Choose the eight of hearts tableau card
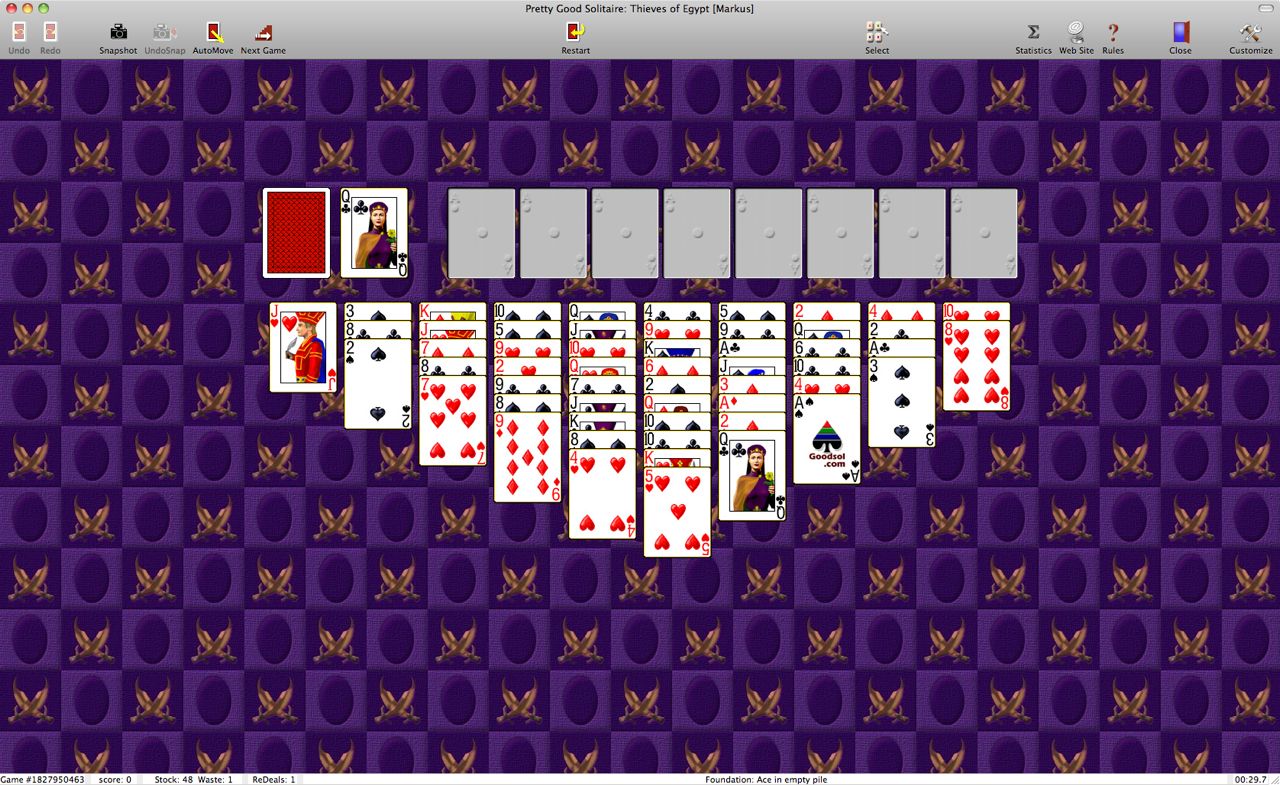This screenshot has height=785, width=1280. click(976, 368)
